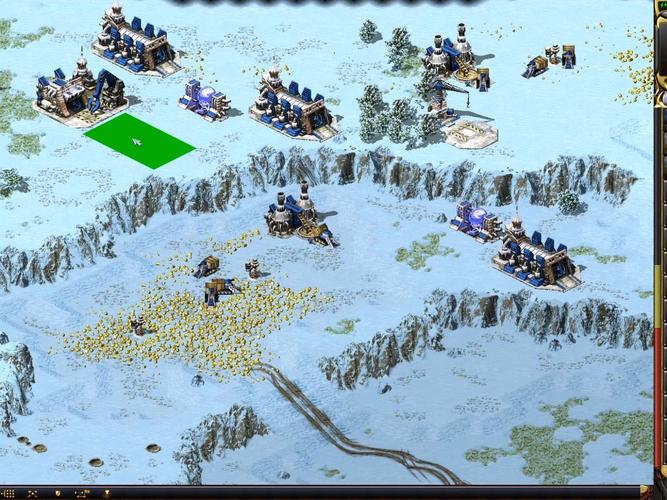Activate the crossed-arrows deploy command

click(32, 493)
